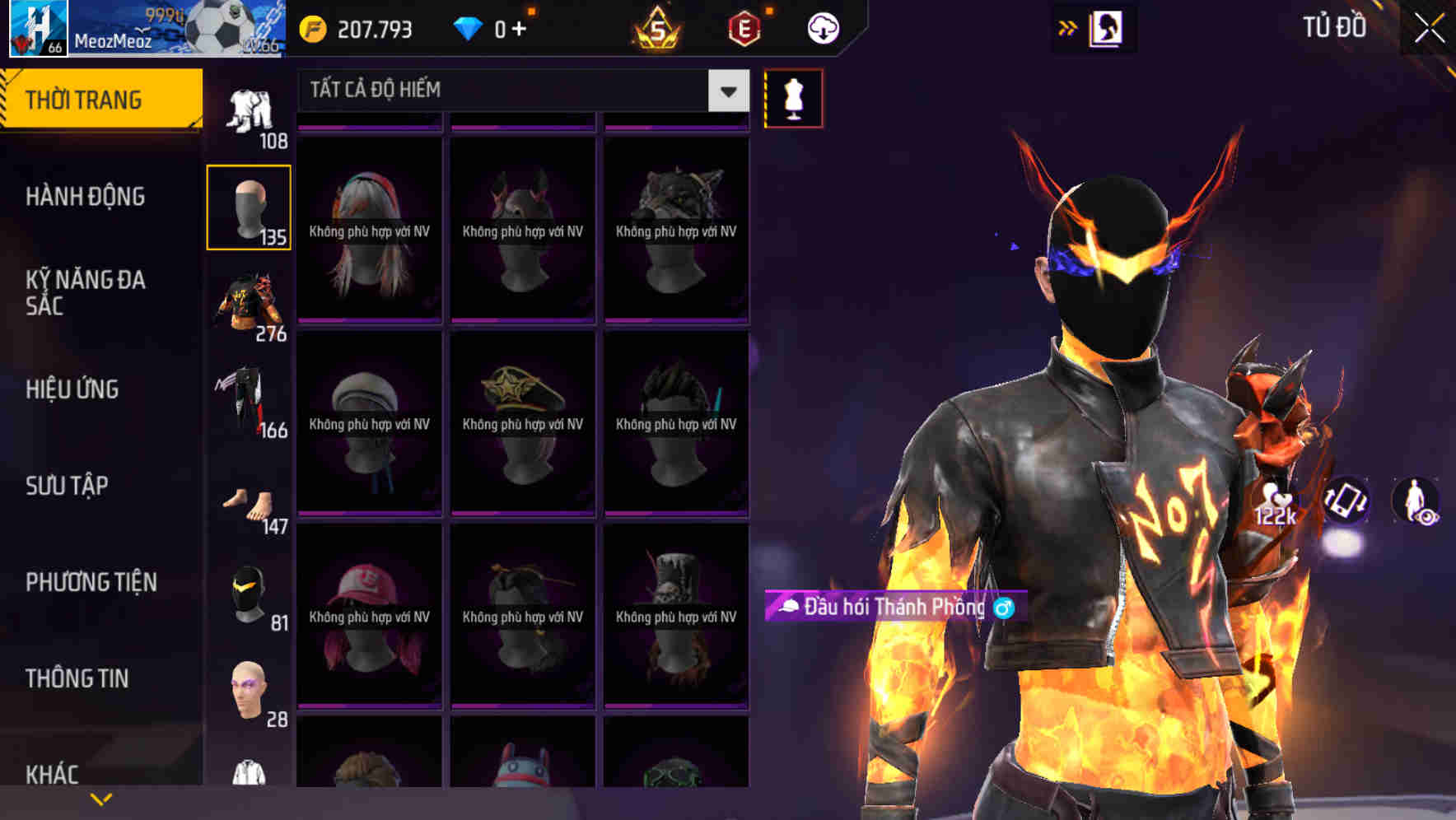Collapse the panel using the double-arrow chevrons
The height and width of the screenshot is (820, 1456).
point(1067,27)
